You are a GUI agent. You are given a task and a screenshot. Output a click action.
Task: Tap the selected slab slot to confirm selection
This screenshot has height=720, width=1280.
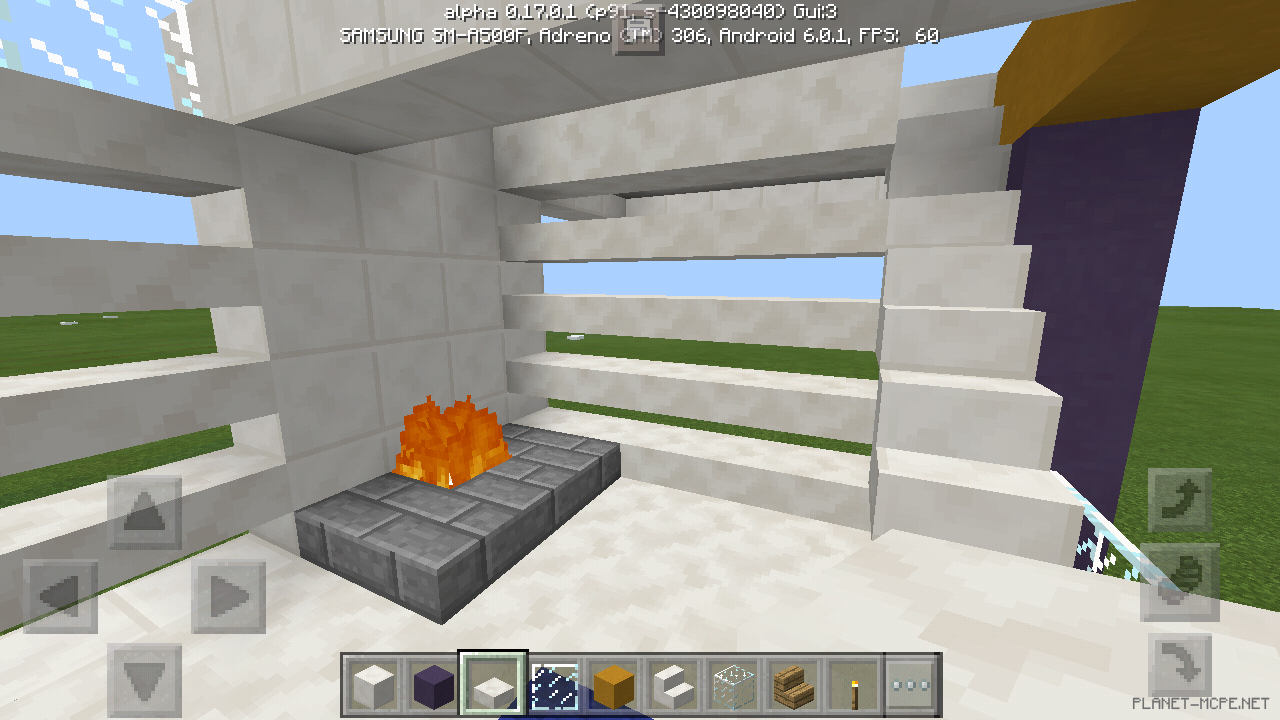click(492, 681)
